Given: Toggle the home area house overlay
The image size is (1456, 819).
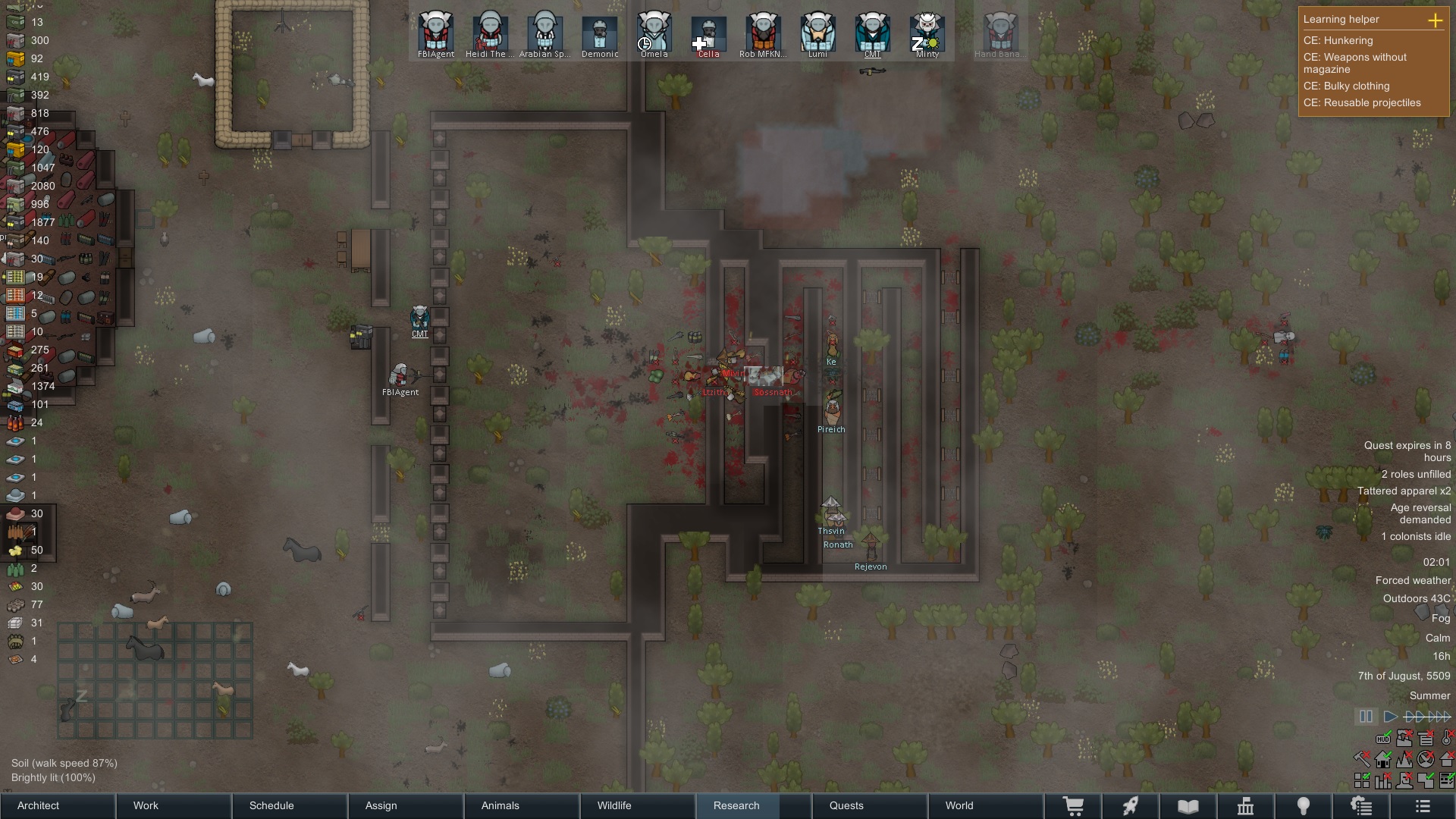Looking at the screenshot, I should click(1383, 759).
